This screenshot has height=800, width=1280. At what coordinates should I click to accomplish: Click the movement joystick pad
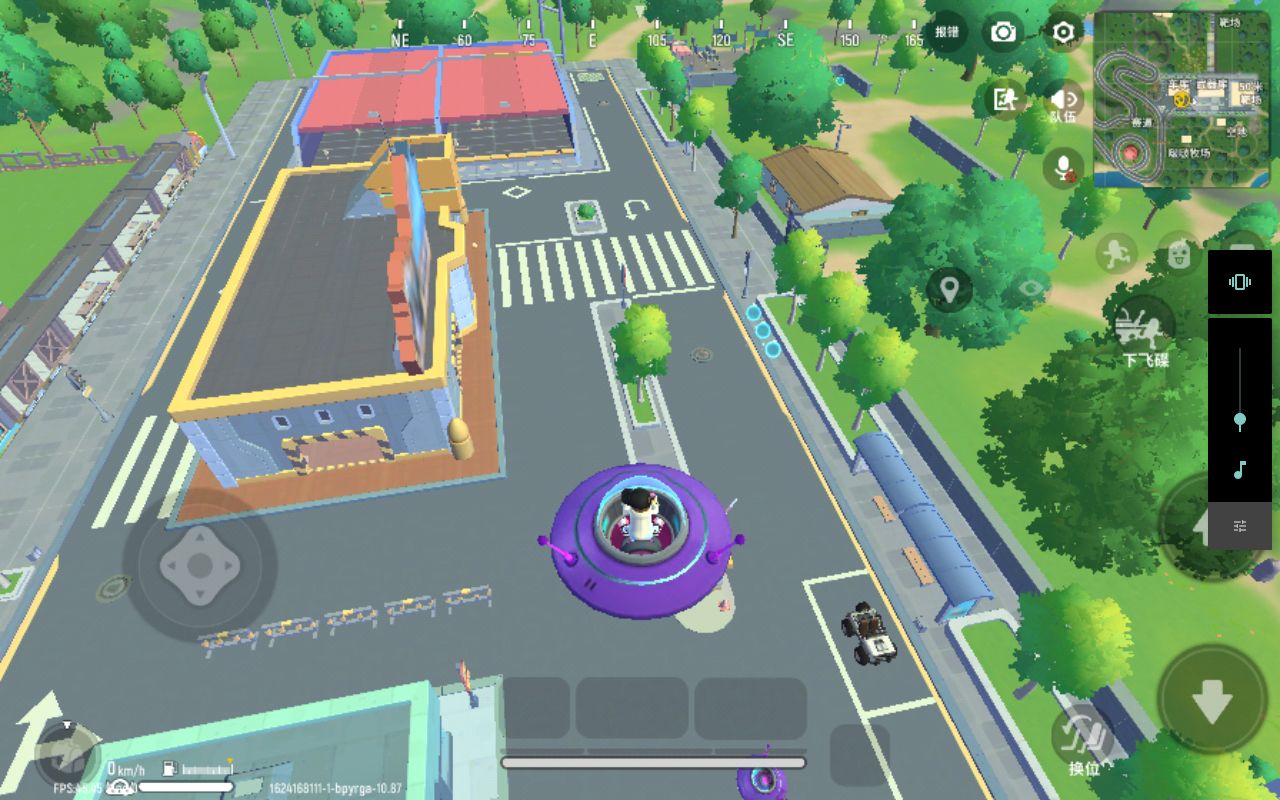(200, 566)
